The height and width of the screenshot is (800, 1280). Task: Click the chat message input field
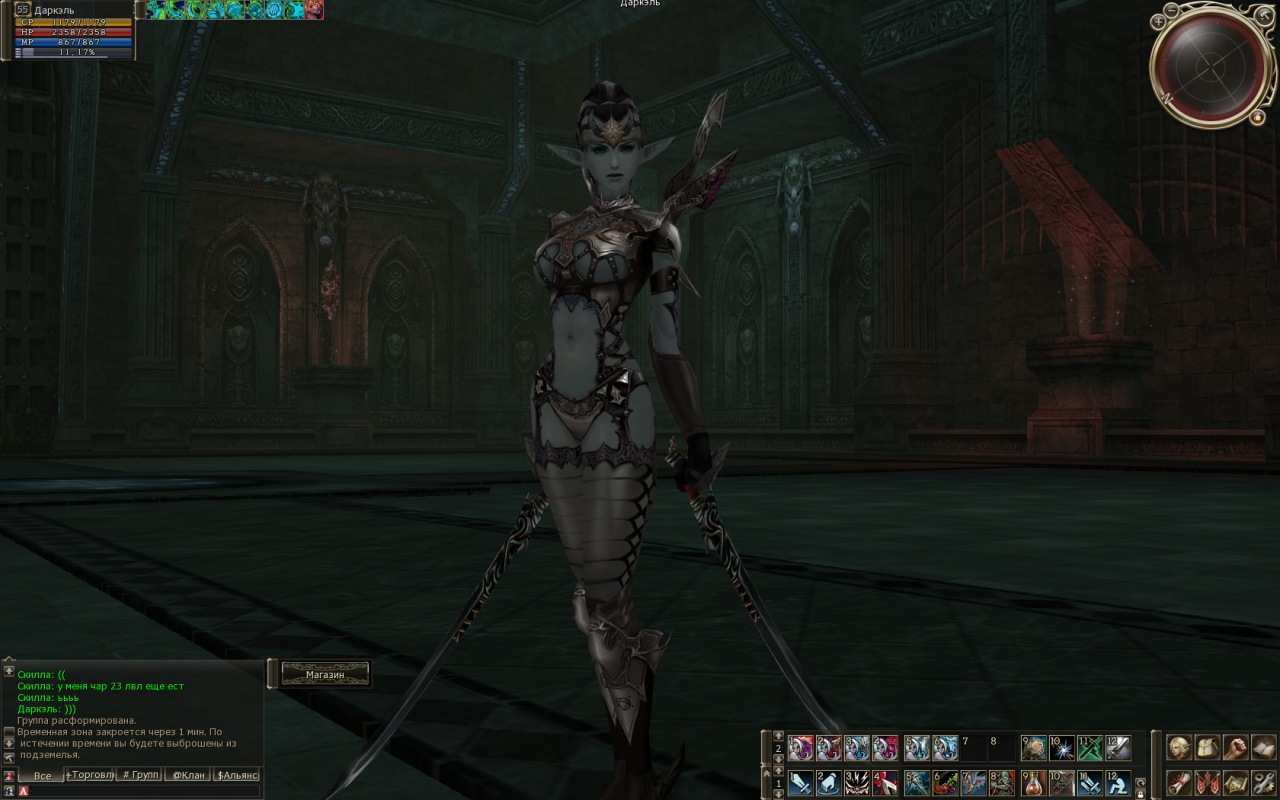click(x=140, y=791)
